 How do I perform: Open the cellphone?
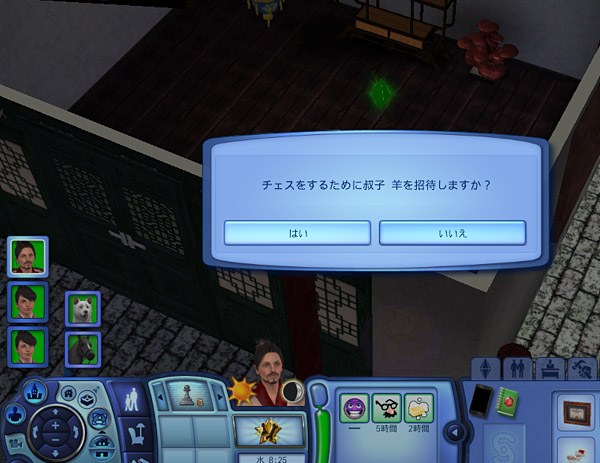click(482, 400)
